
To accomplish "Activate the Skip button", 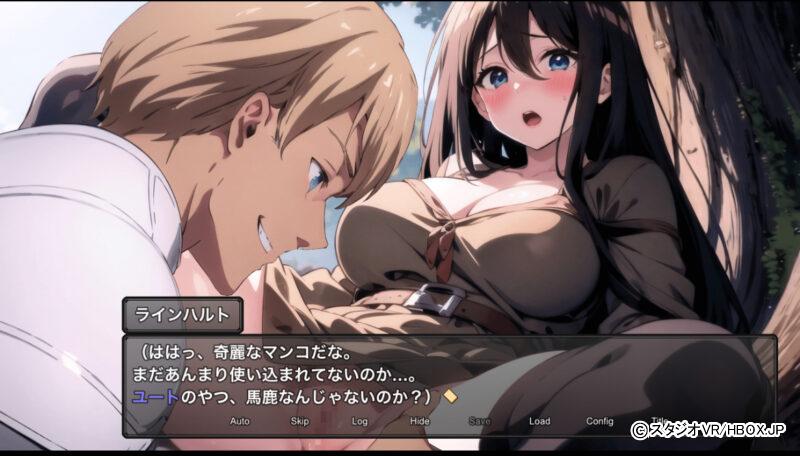I will point(300,421).
